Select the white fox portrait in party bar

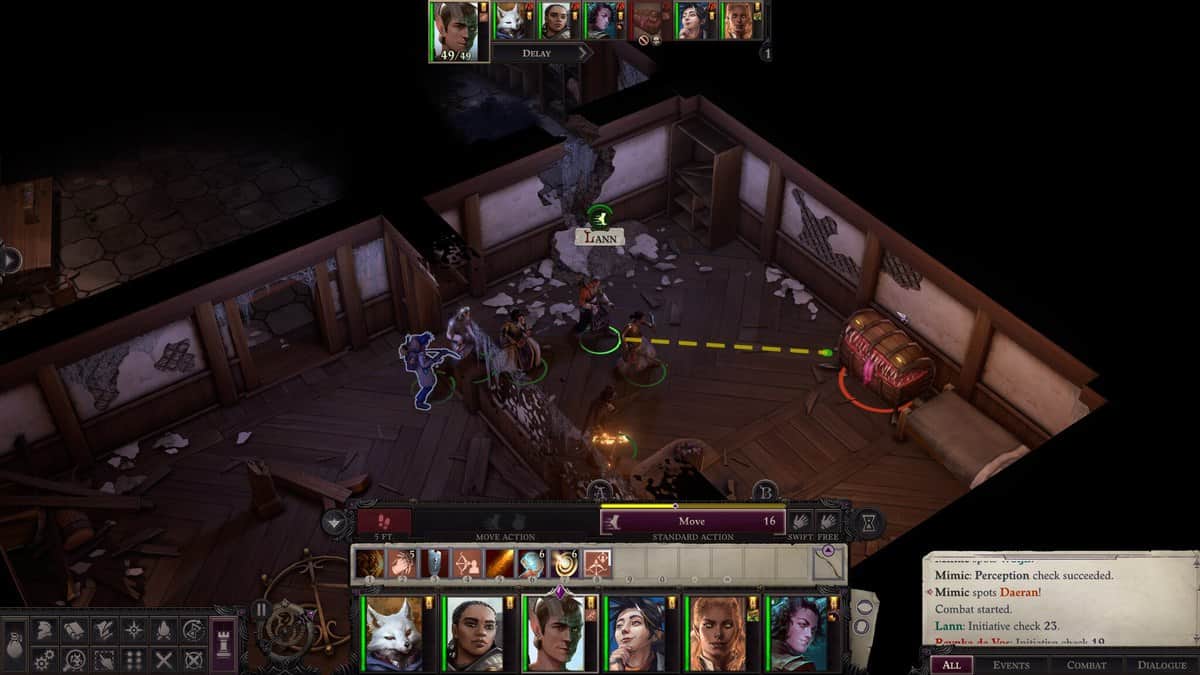click(394, 633)
